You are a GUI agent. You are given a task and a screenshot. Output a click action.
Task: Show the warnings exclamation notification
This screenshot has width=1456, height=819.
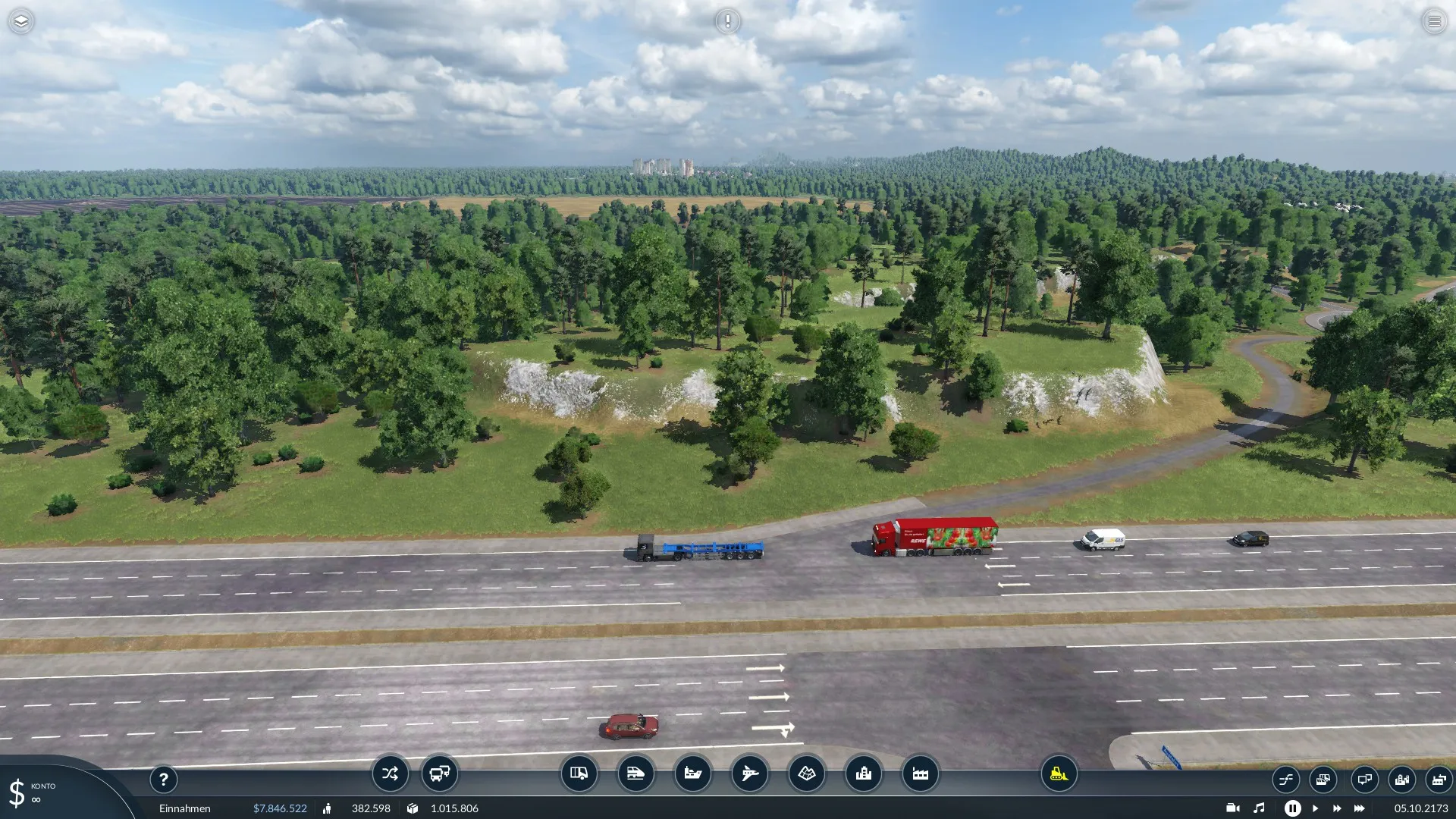coord(727,21)
